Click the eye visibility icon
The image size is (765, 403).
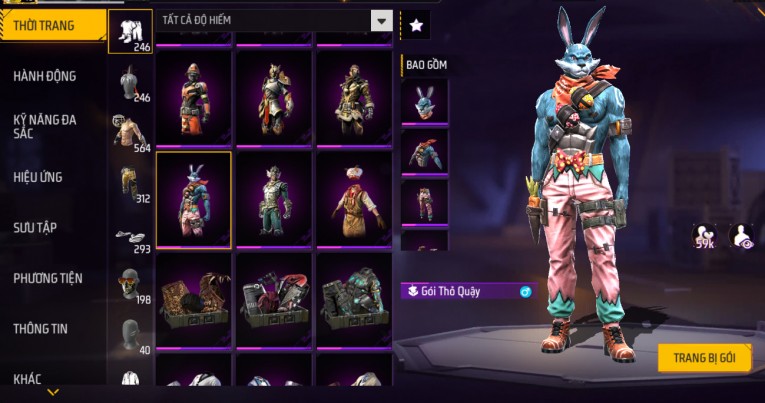tap(743, 236)
